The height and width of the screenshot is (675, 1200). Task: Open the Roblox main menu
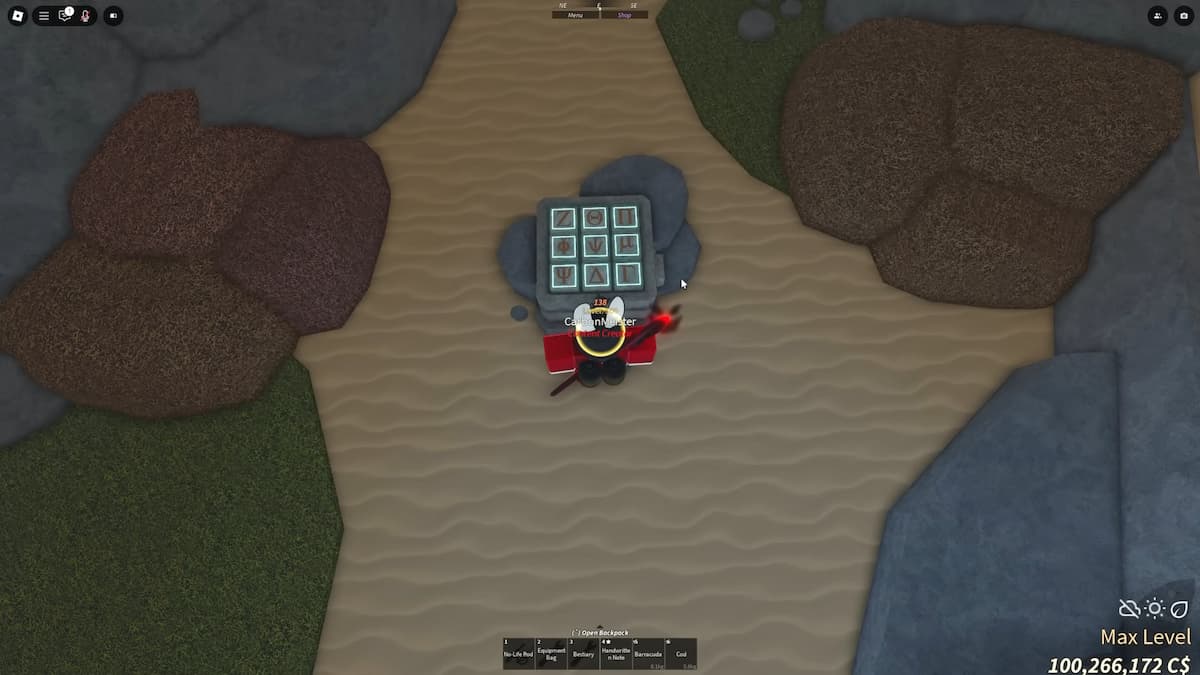16,16
